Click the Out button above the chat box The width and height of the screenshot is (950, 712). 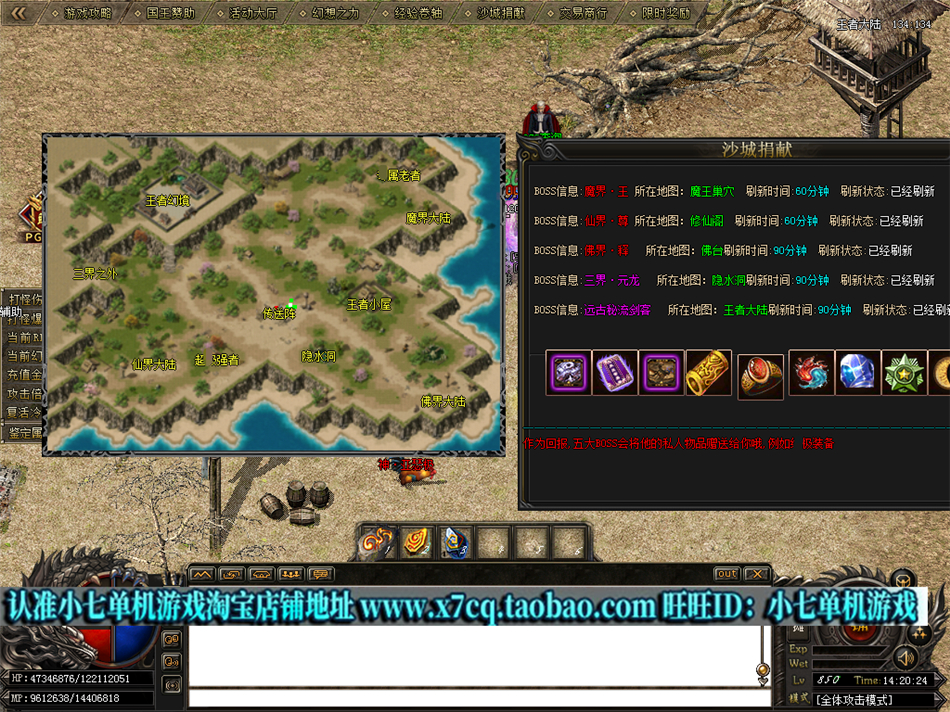(x=727, y=574)
